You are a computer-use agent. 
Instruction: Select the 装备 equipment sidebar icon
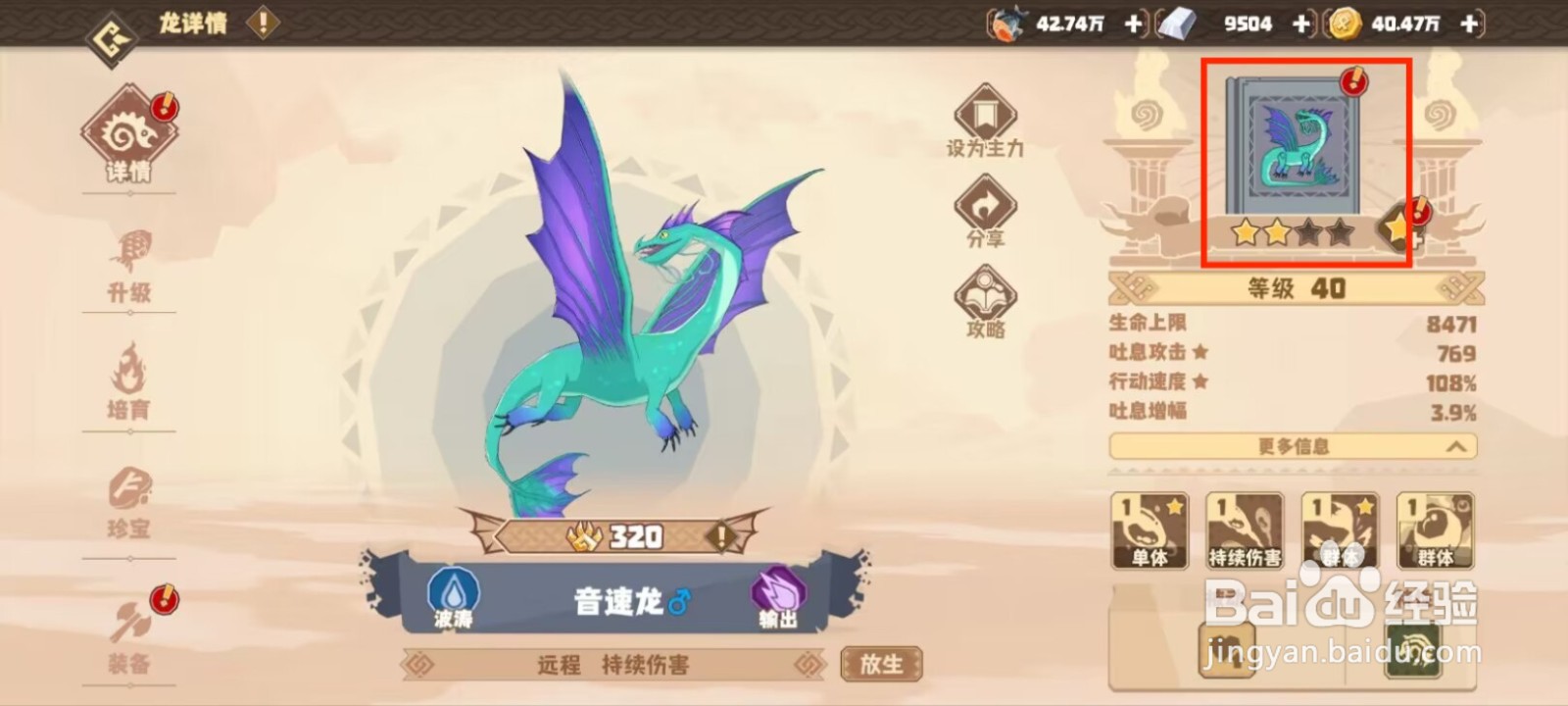pyautogui.click(x=128, y=626)
